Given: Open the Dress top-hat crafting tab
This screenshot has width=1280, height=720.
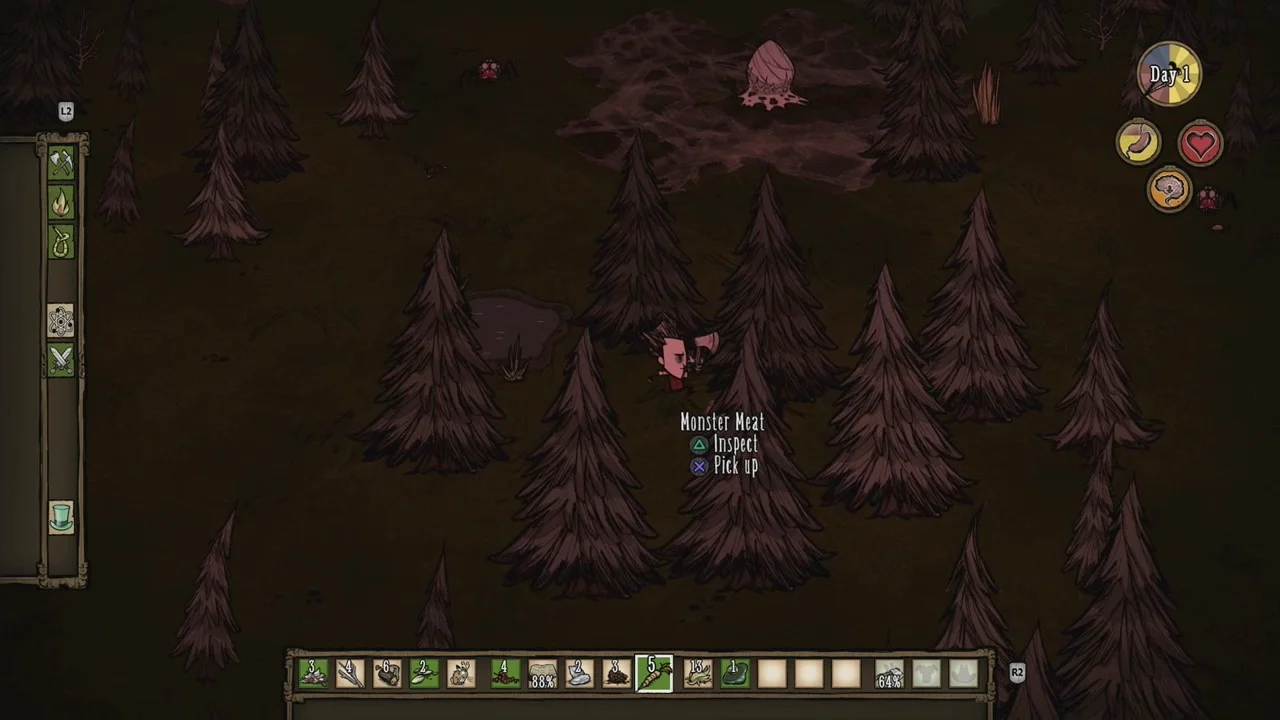Looking at the screenshot, I should (x=61, y=517).
